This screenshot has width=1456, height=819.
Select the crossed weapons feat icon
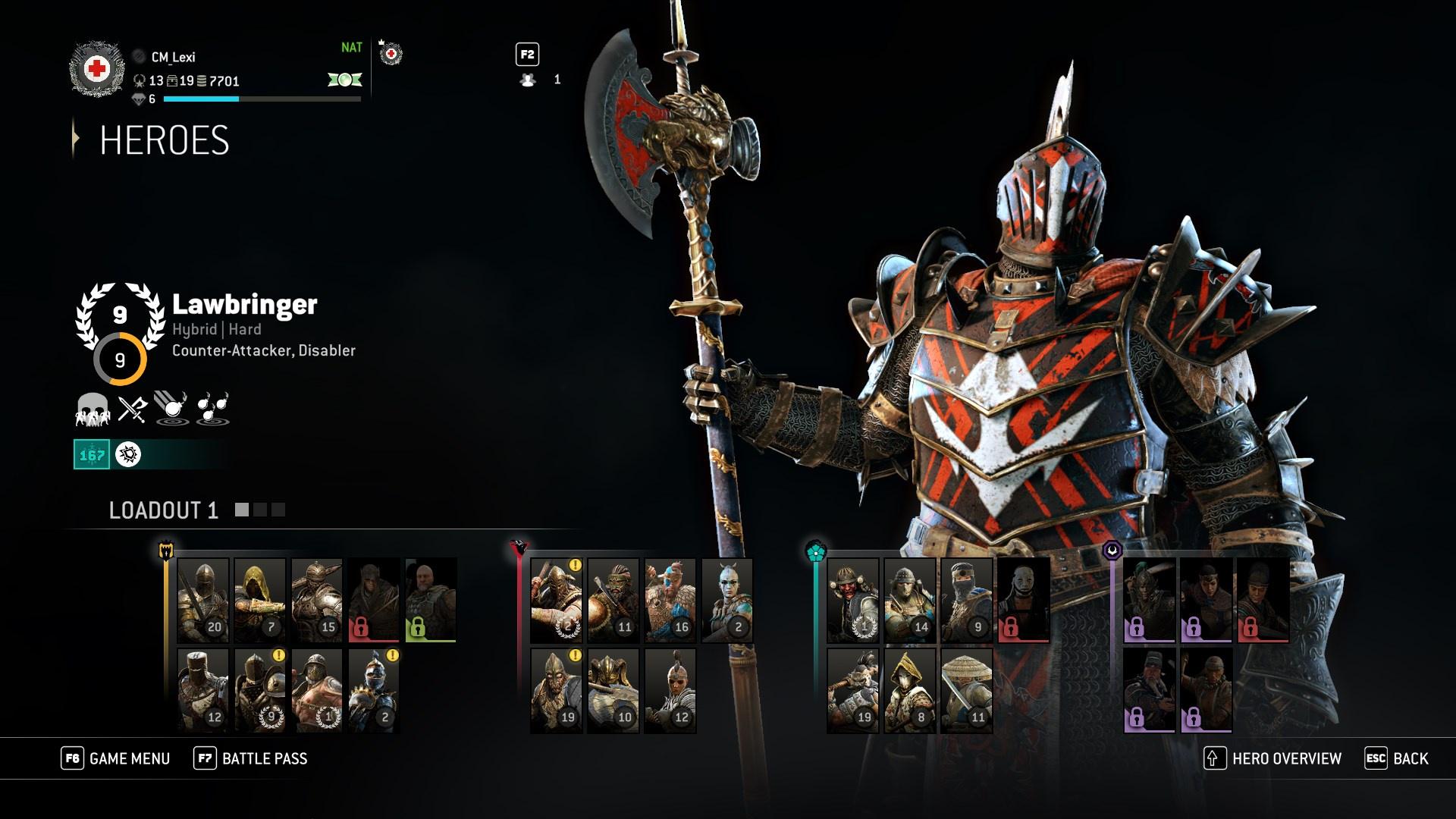pos(132,409)
